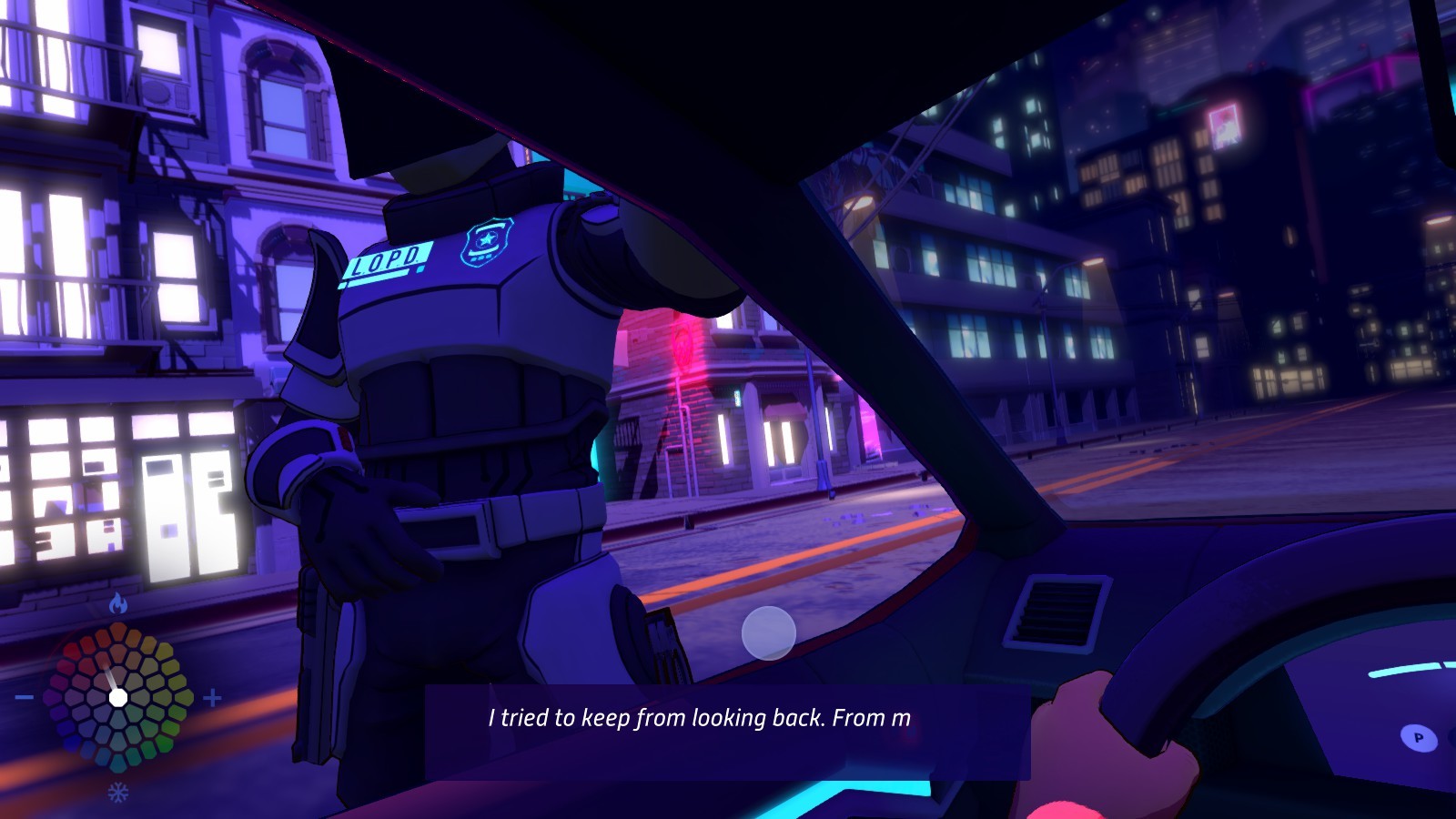Screen dimensions: 1456x819
Task: Click the flame icon above the mood wheel
Action: pos(116,602)
